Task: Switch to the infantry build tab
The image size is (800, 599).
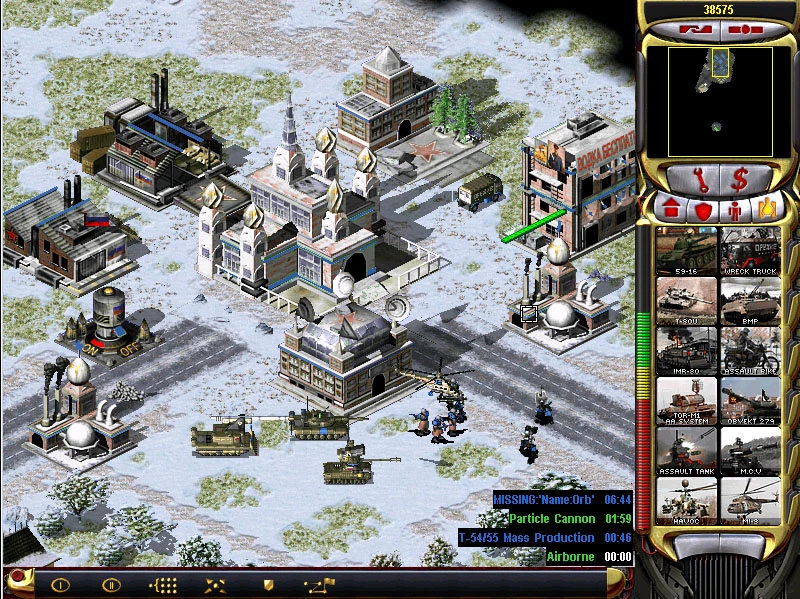Action: [x=735, y=210]
